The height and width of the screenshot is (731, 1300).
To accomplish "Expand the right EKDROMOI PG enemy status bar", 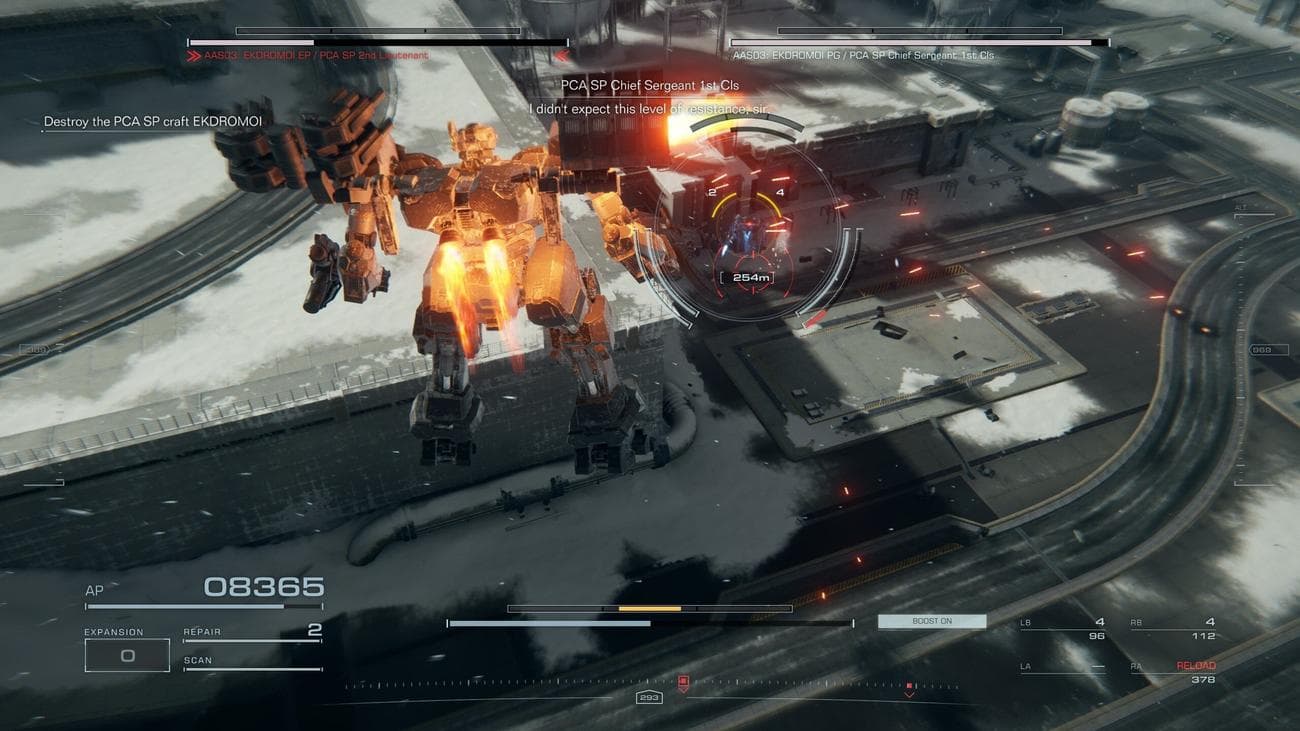I will pos(915,43).
